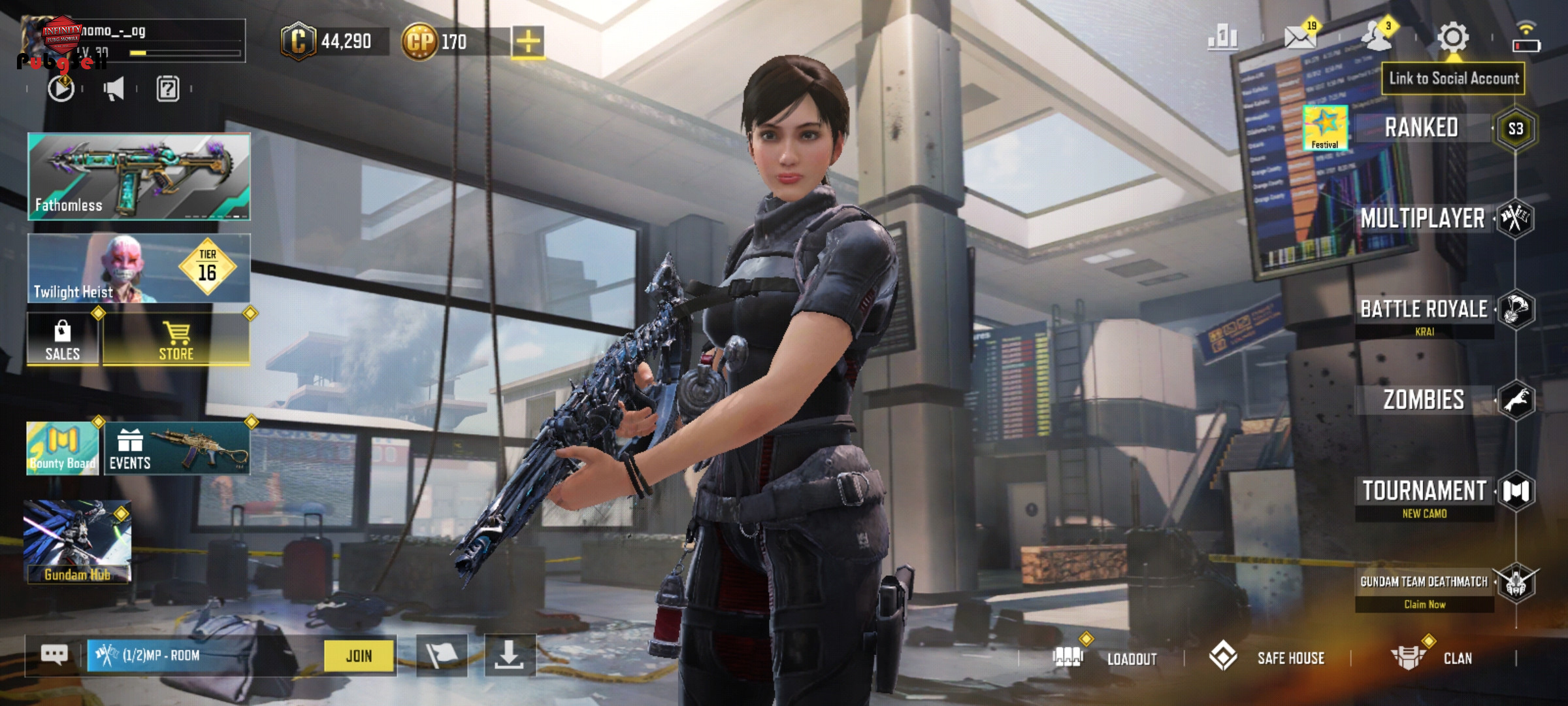Open the Gundam Hub
Screen dimensions: 1568x706
coord(78,542)
